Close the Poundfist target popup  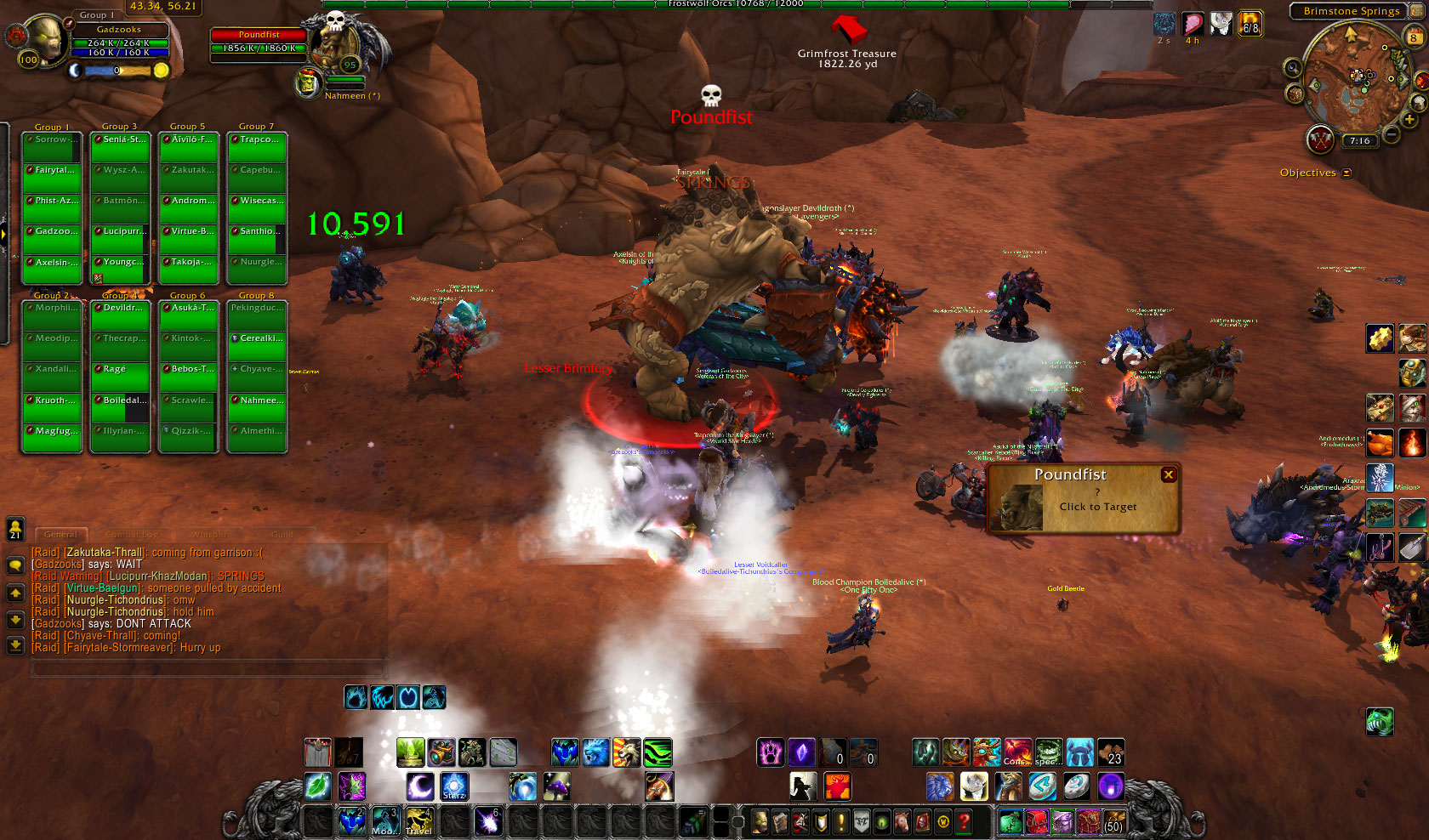1169,474
